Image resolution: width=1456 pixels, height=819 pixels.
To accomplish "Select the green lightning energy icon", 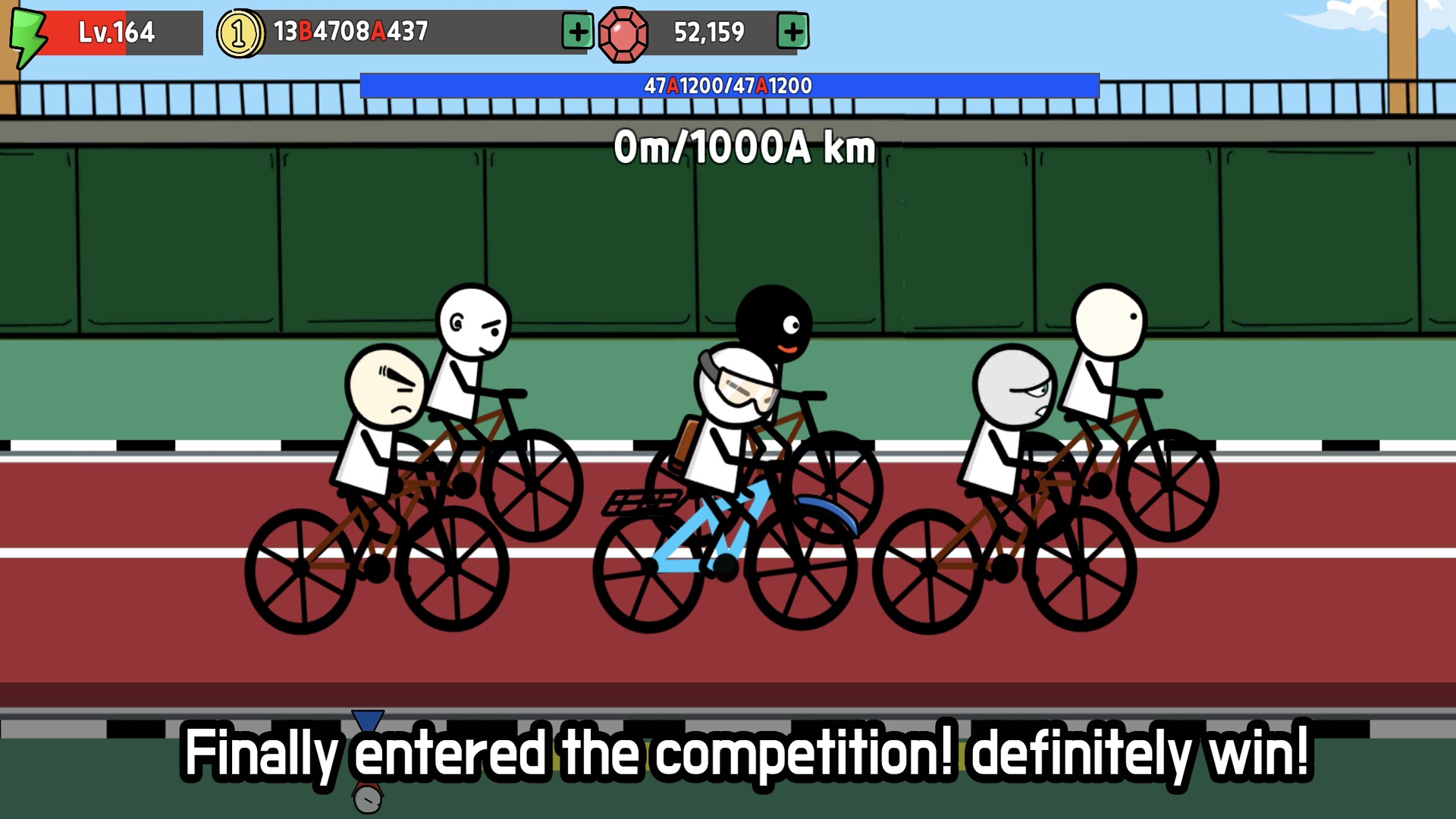I will click(28, 31).
